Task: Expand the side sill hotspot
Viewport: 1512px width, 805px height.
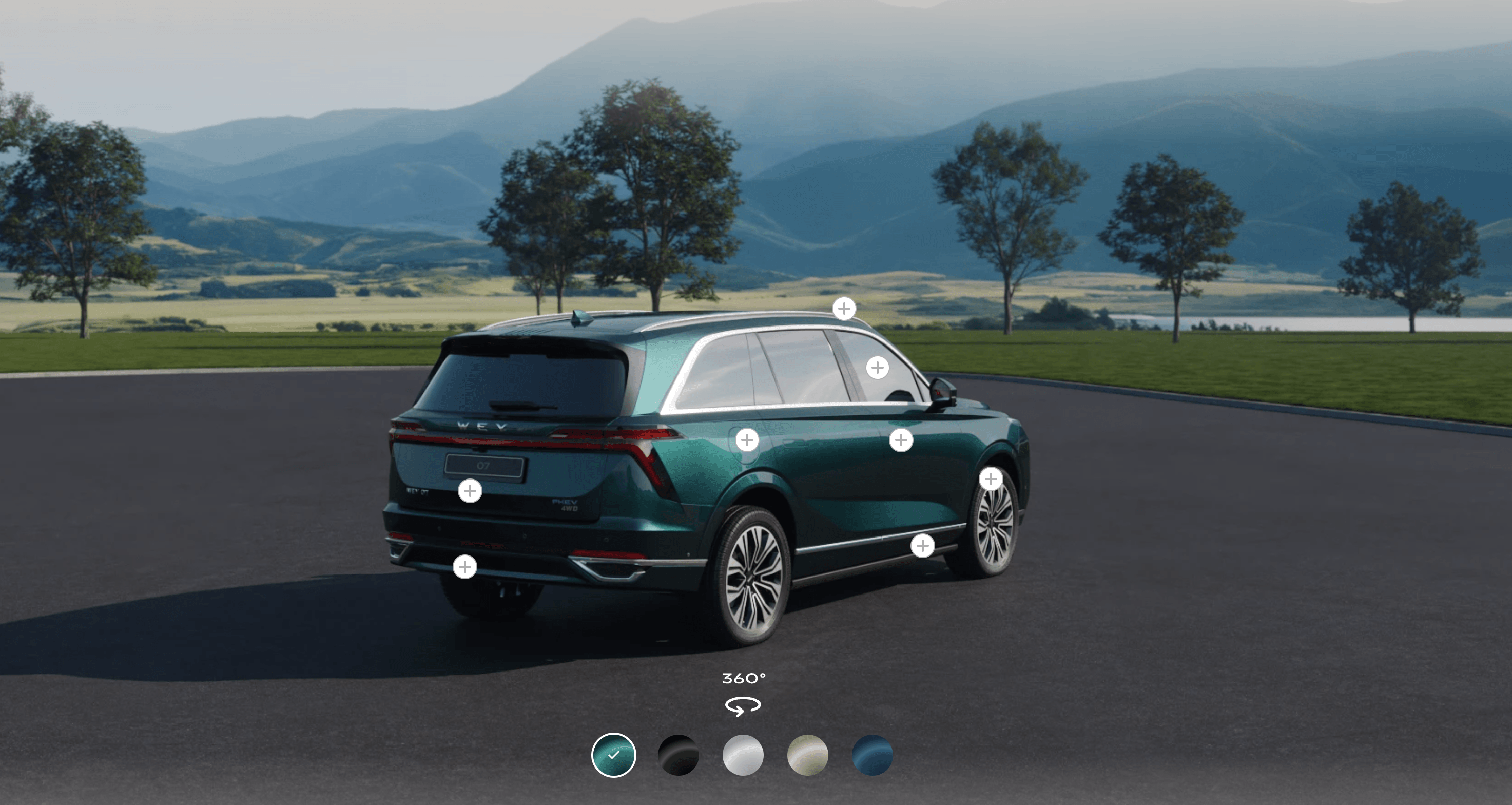Action: pos(923,546)
